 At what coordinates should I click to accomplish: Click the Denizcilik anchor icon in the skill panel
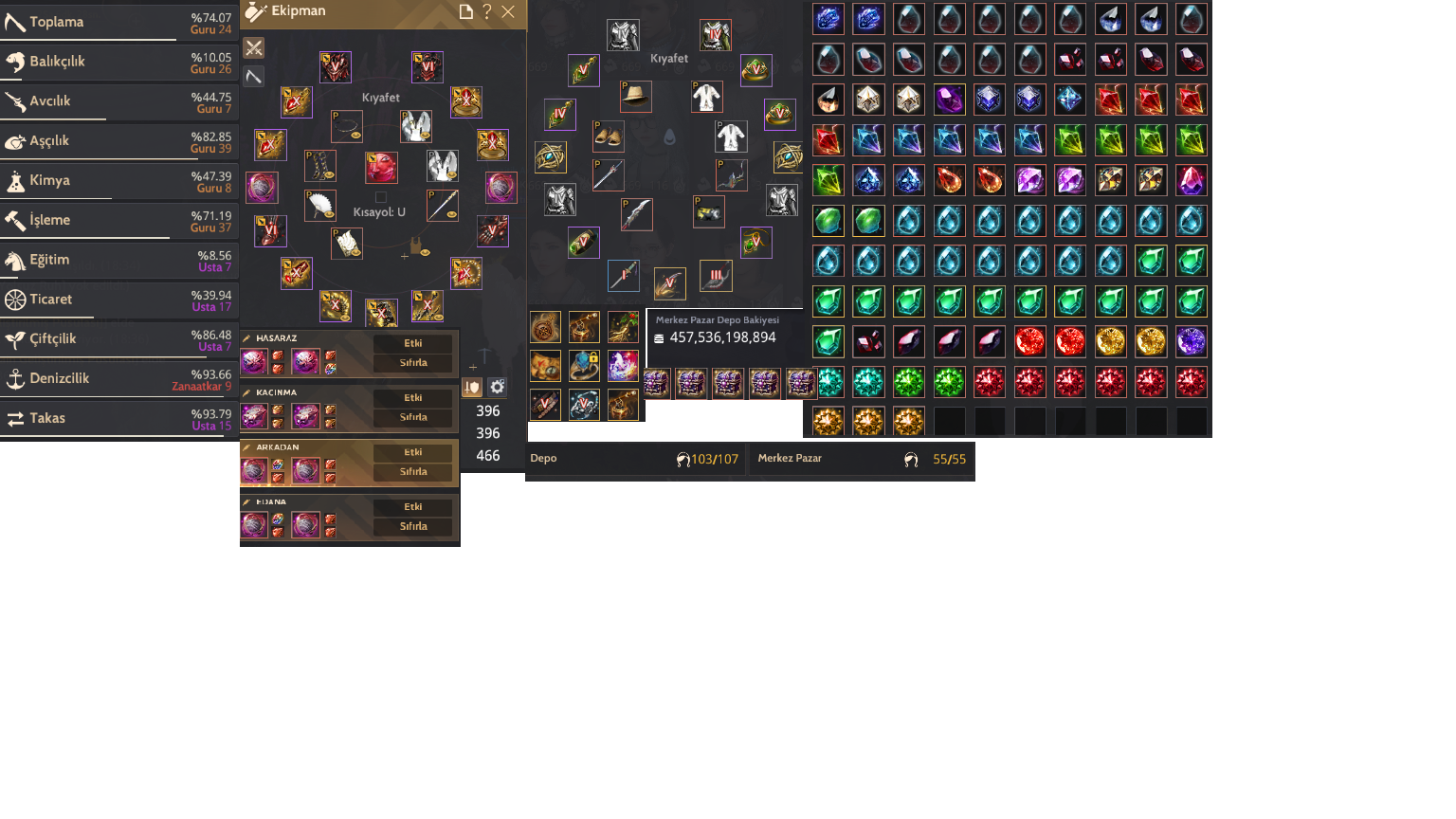pyautogui.click(x=14, y=378)
